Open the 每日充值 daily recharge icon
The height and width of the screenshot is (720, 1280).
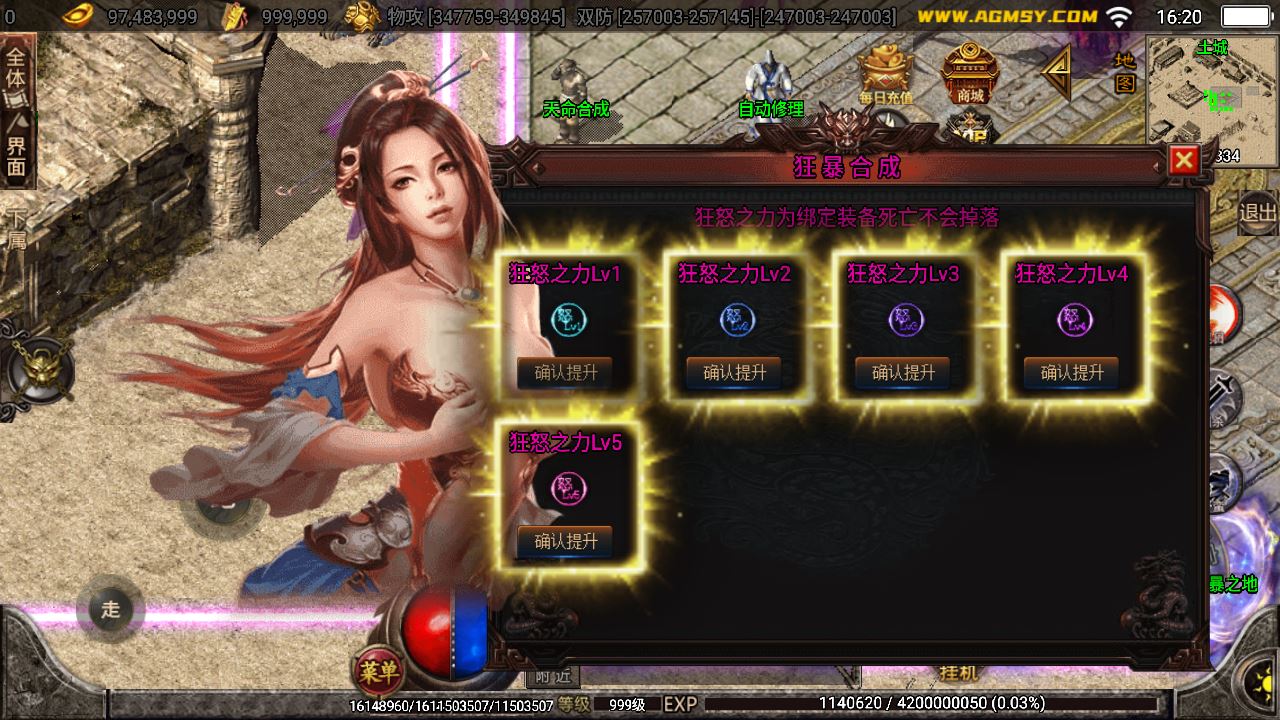[x=885, y=74]
